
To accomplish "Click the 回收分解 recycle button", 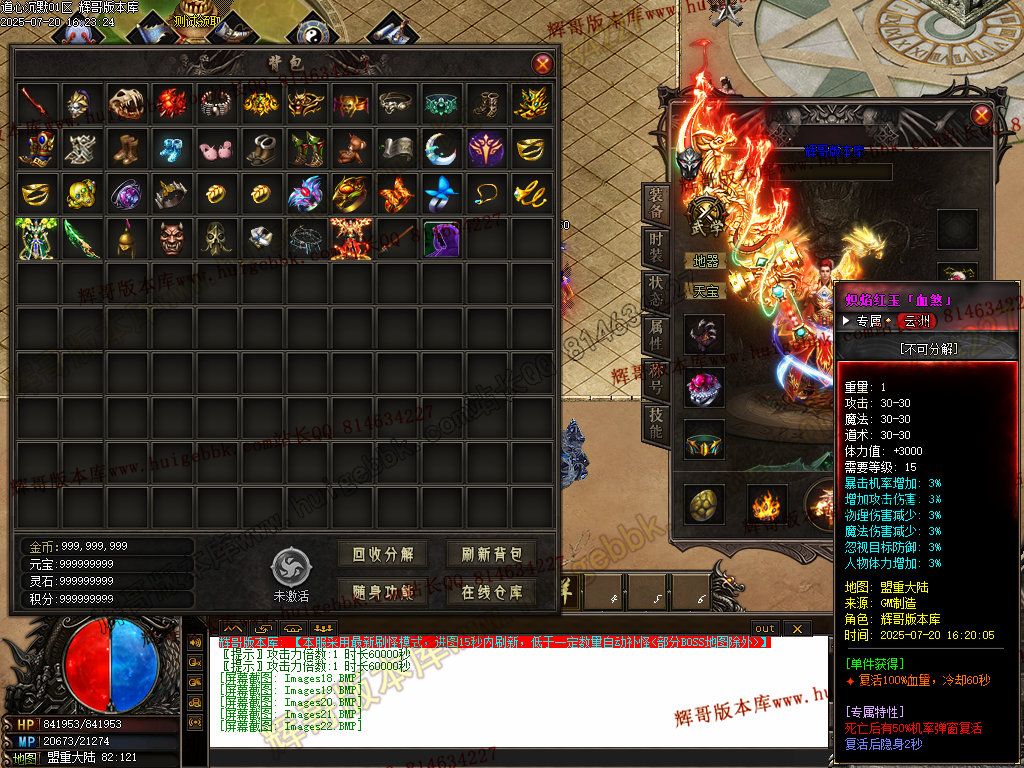I will (x=382, y=554).
